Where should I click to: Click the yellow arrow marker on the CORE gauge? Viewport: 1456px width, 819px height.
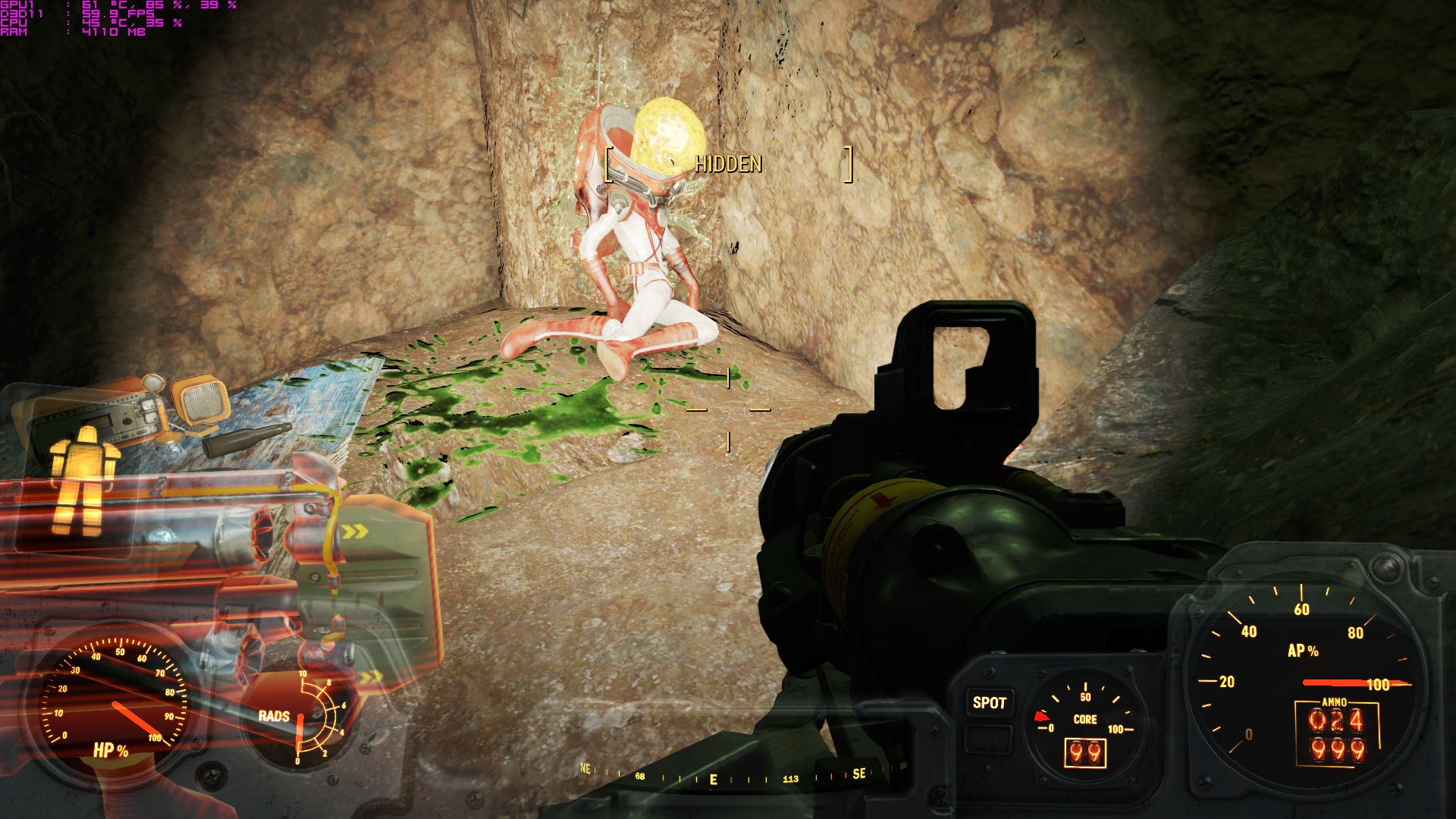(x=1042, y=714)
